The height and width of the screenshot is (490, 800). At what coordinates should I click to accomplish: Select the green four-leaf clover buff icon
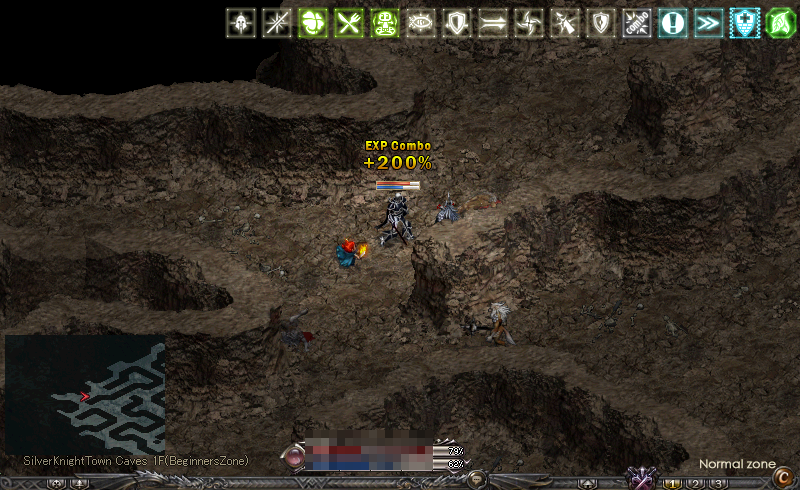click(313, 23)
